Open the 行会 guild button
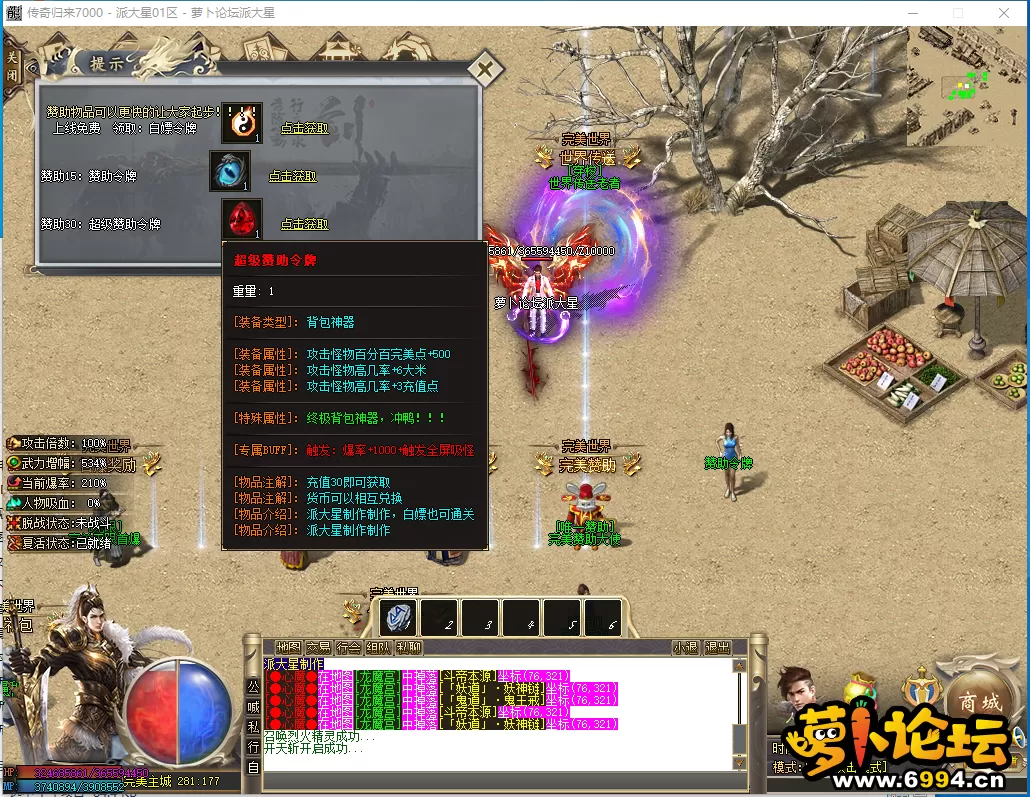The image size is (1030, 797). click(x=348, y=647)
